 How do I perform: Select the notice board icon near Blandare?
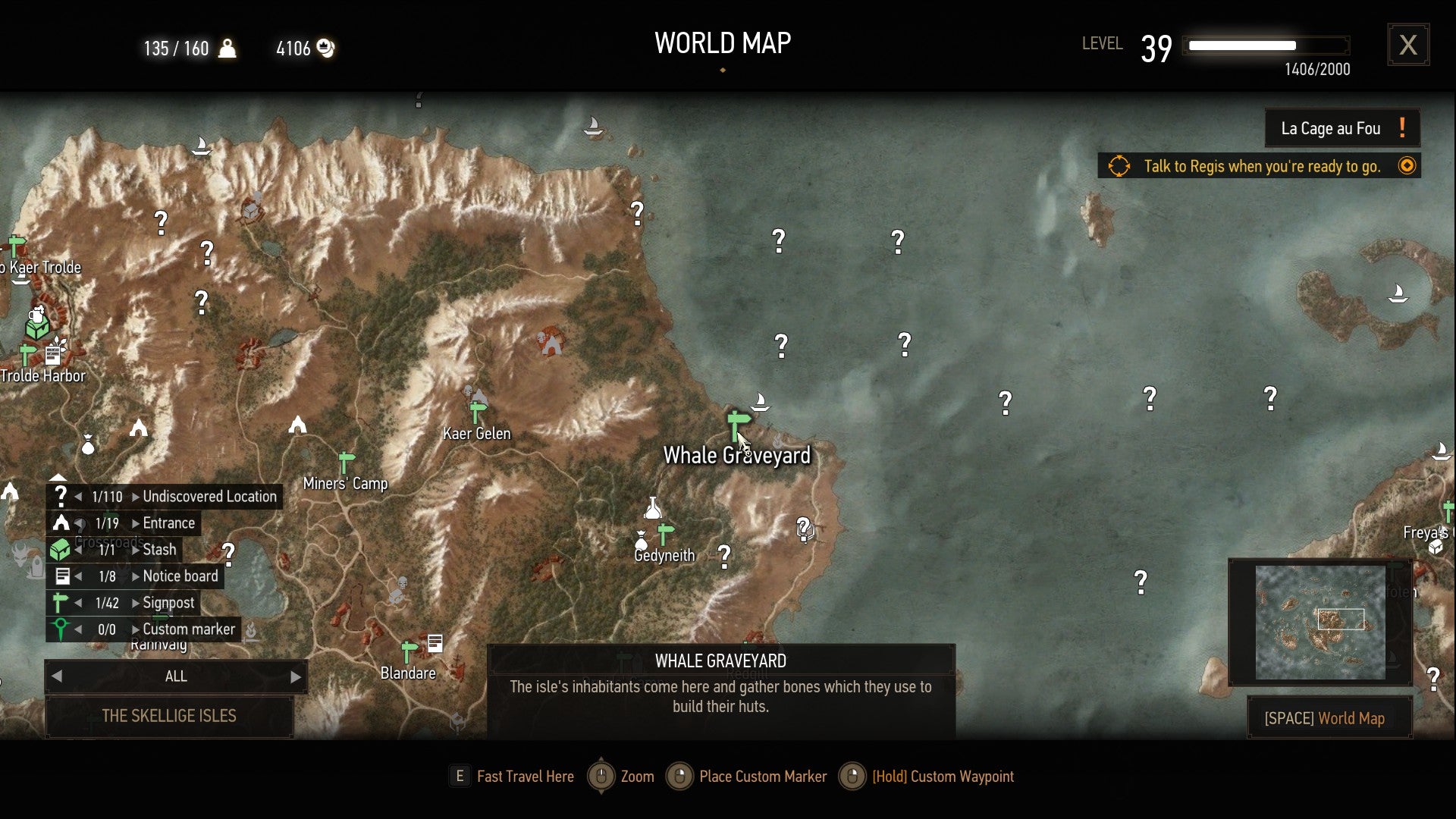[435, 642]
